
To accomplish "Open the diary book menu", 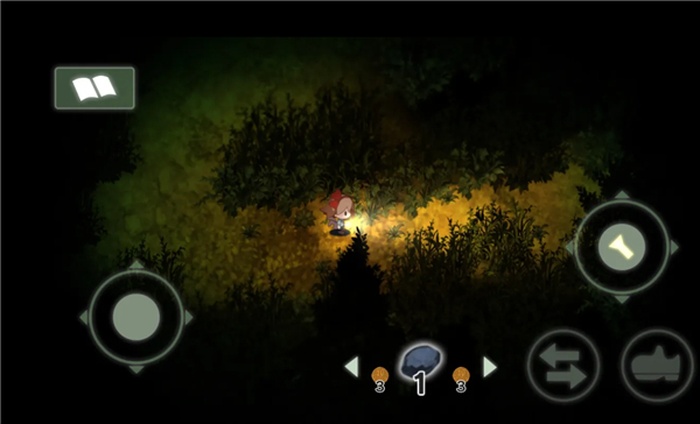I will tap(94, 88).
